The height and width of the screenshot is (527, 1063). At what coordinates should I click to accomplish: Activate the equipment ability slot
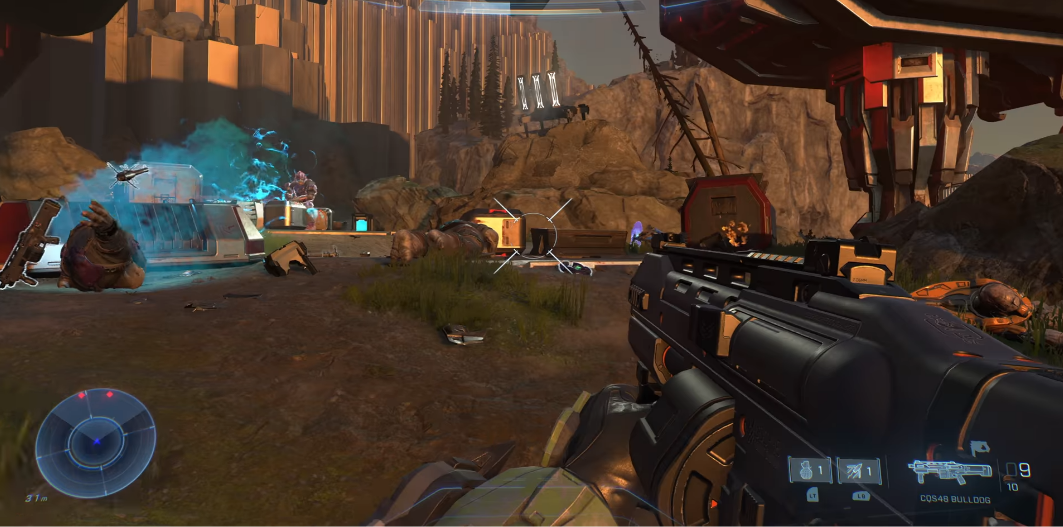coord(859,471)
